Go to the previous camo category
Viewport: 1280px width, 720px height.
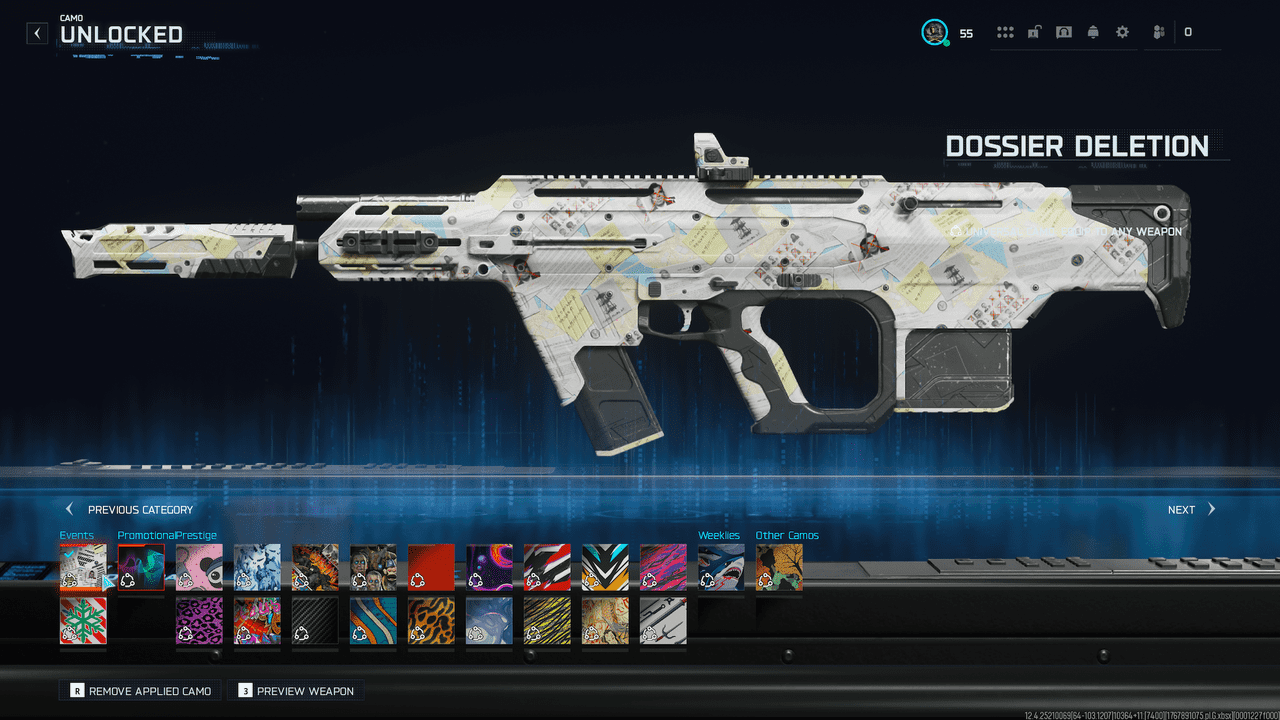(129, 509)
